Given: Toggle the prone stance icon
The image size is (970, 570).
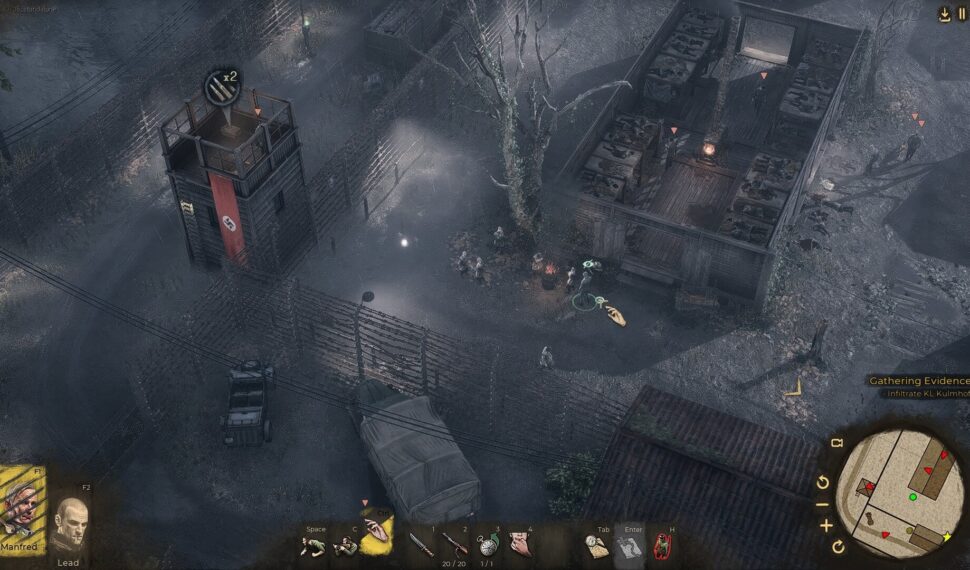Looking at the screenshot, I should click(315, 545).
